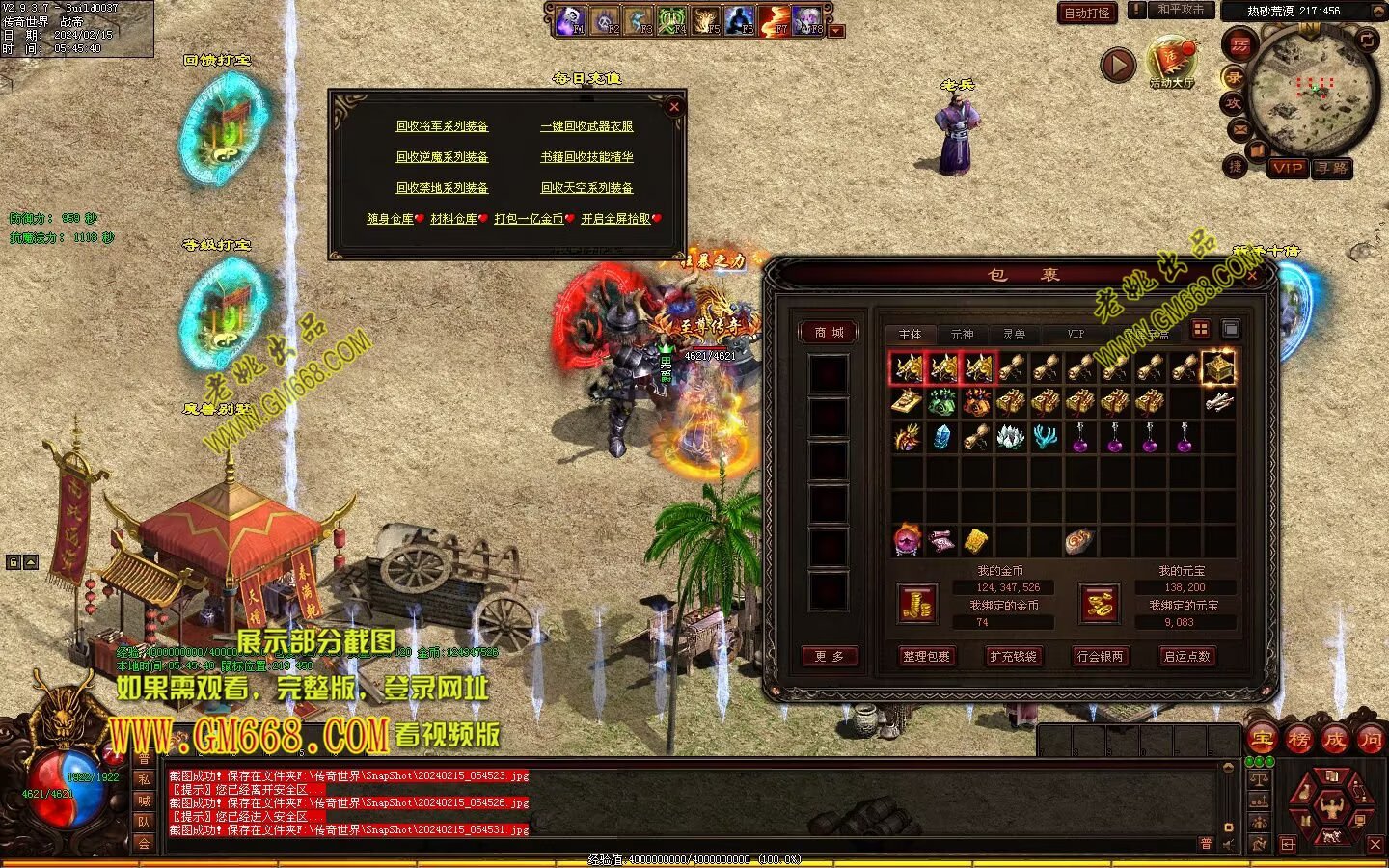
Task: Close the 包裹 inventory window
Action: (1252, 276)
